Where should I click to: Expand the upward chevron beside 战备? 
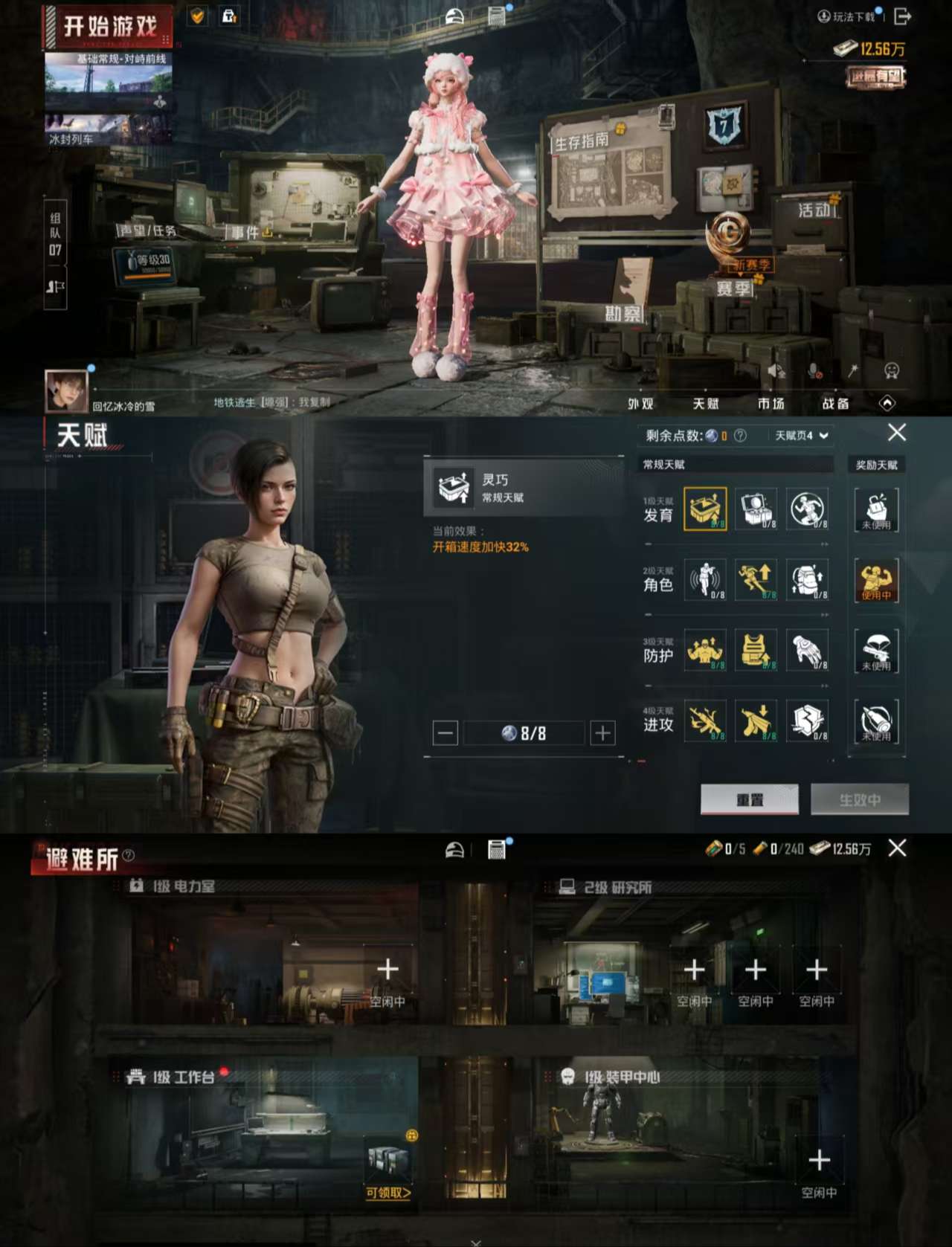[888, 402]
